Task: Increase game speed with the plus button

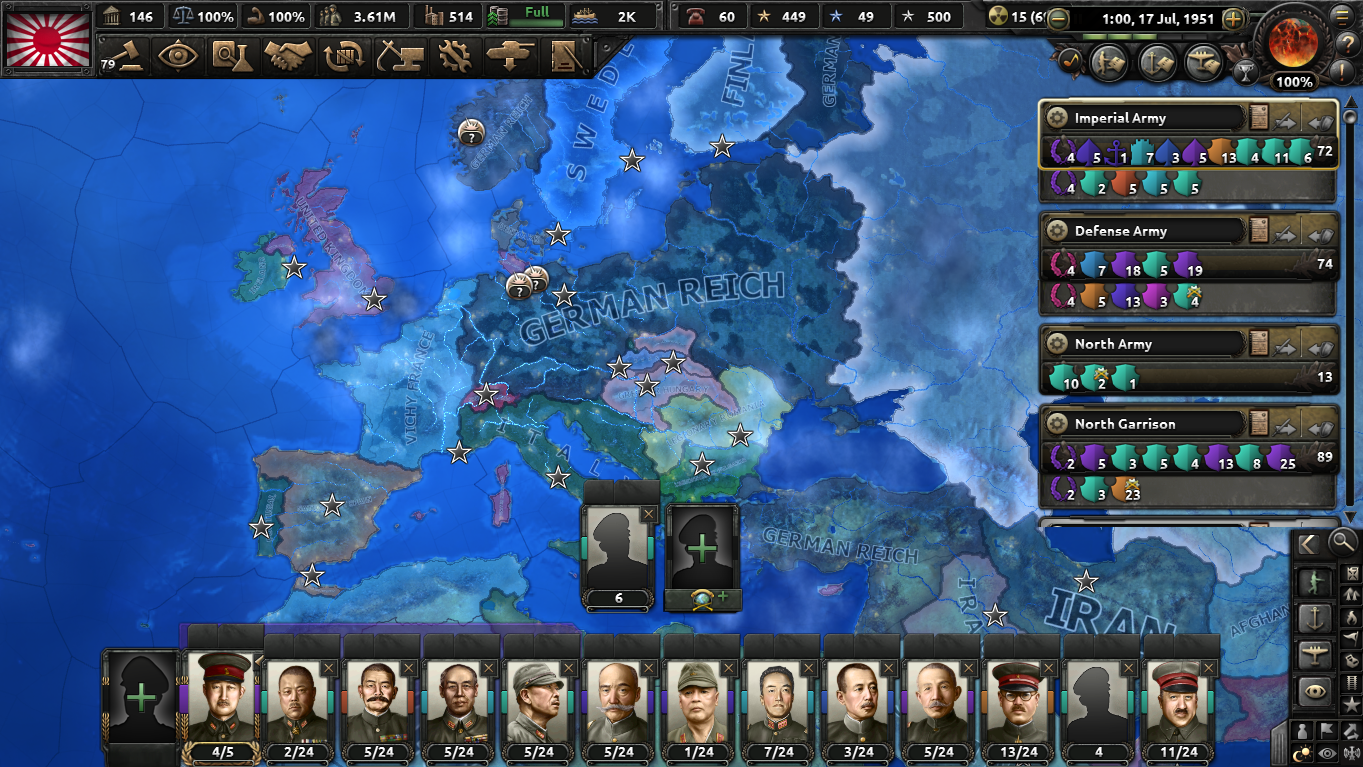Action: [1233, 19]
